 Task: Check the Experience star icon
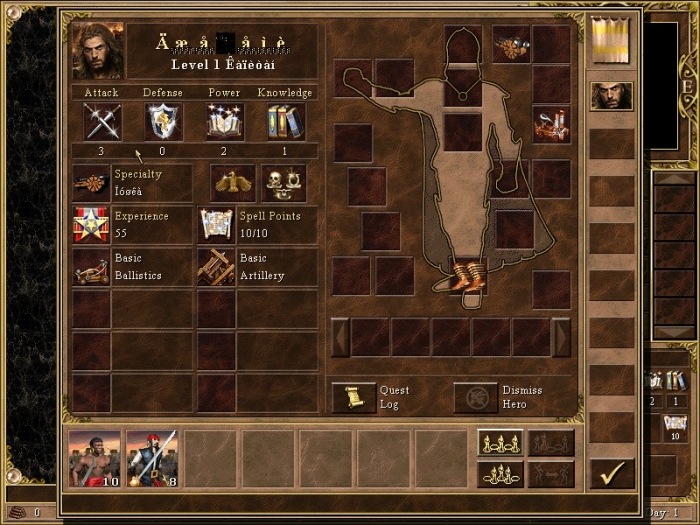pos(91,225)
